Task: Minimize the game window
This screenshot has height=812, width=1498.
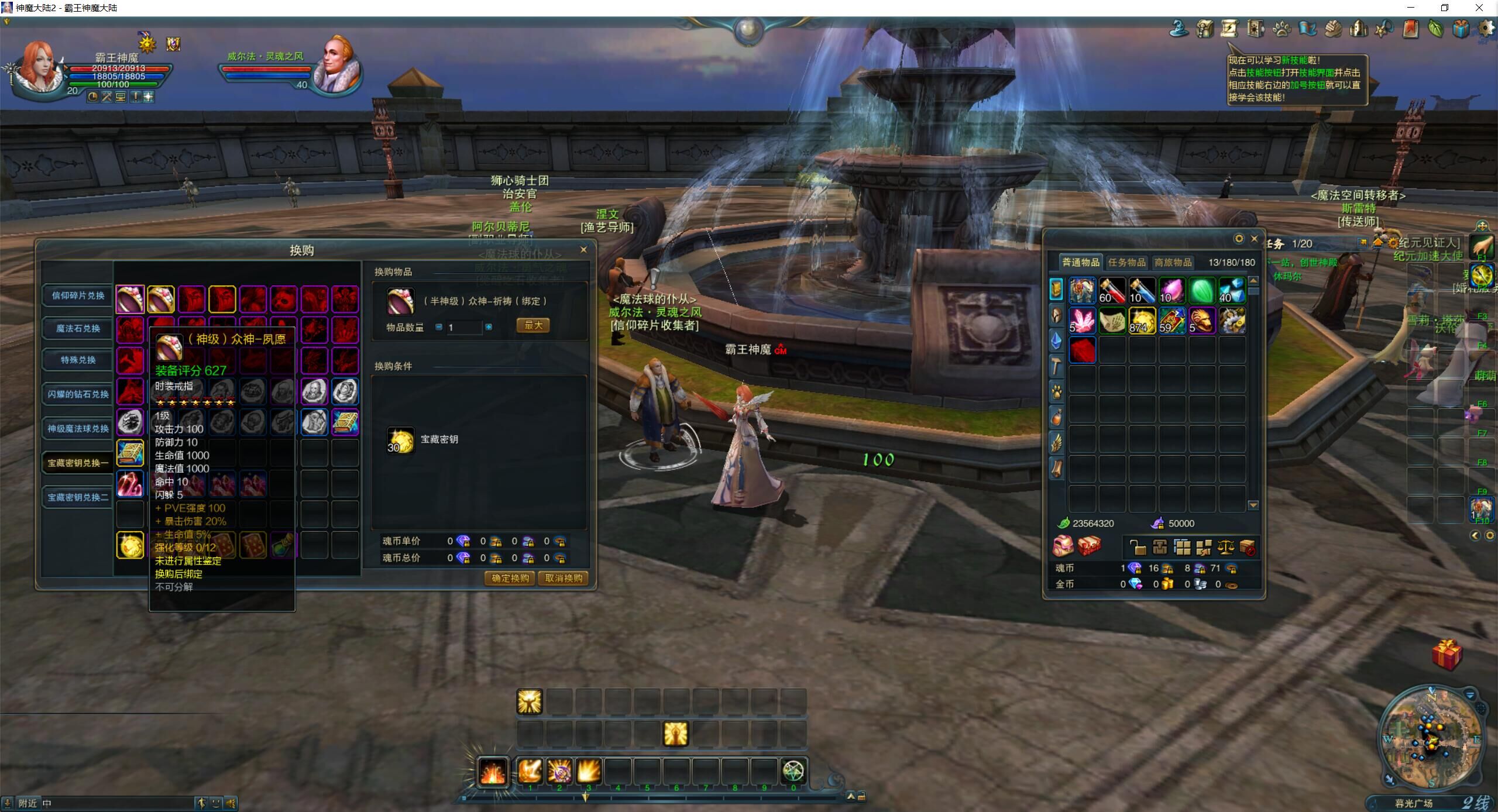Action: 1411,8
